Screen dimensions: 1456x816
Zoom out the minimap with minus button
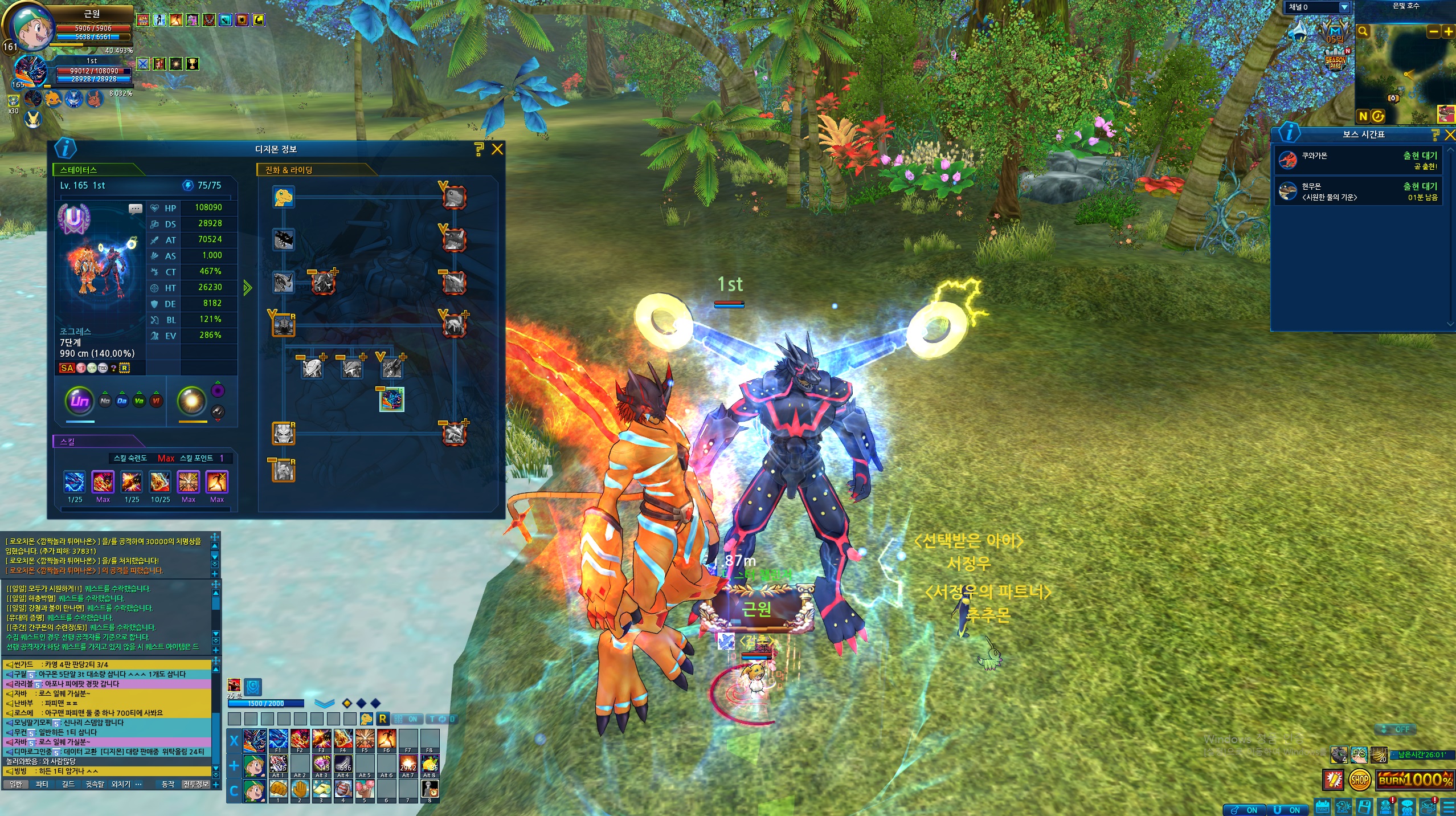[1433, 32]
